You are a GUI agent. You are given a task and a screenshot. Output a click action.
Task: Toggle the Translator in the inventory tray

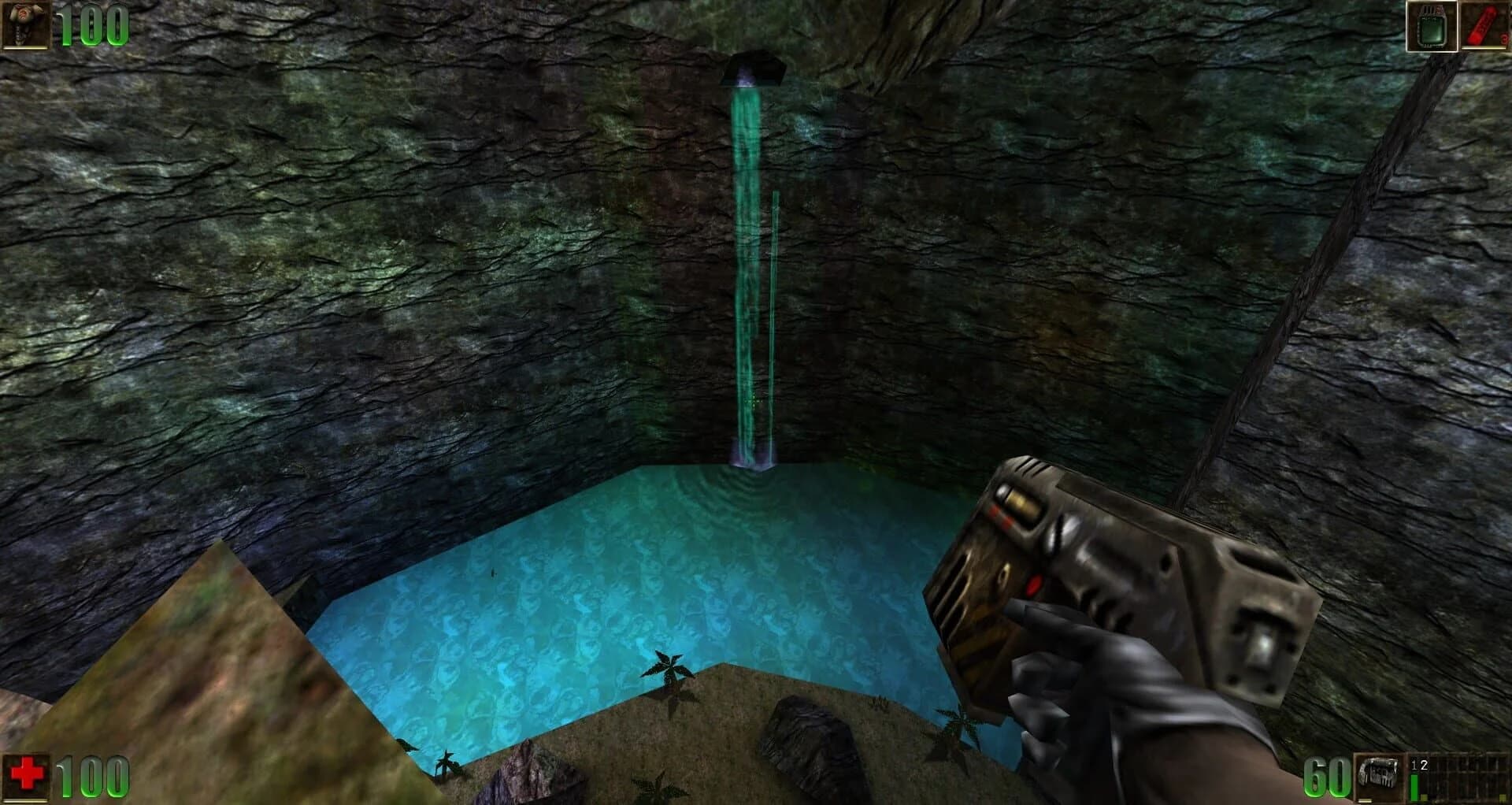pyautogui.click(x=1433, y=26)
